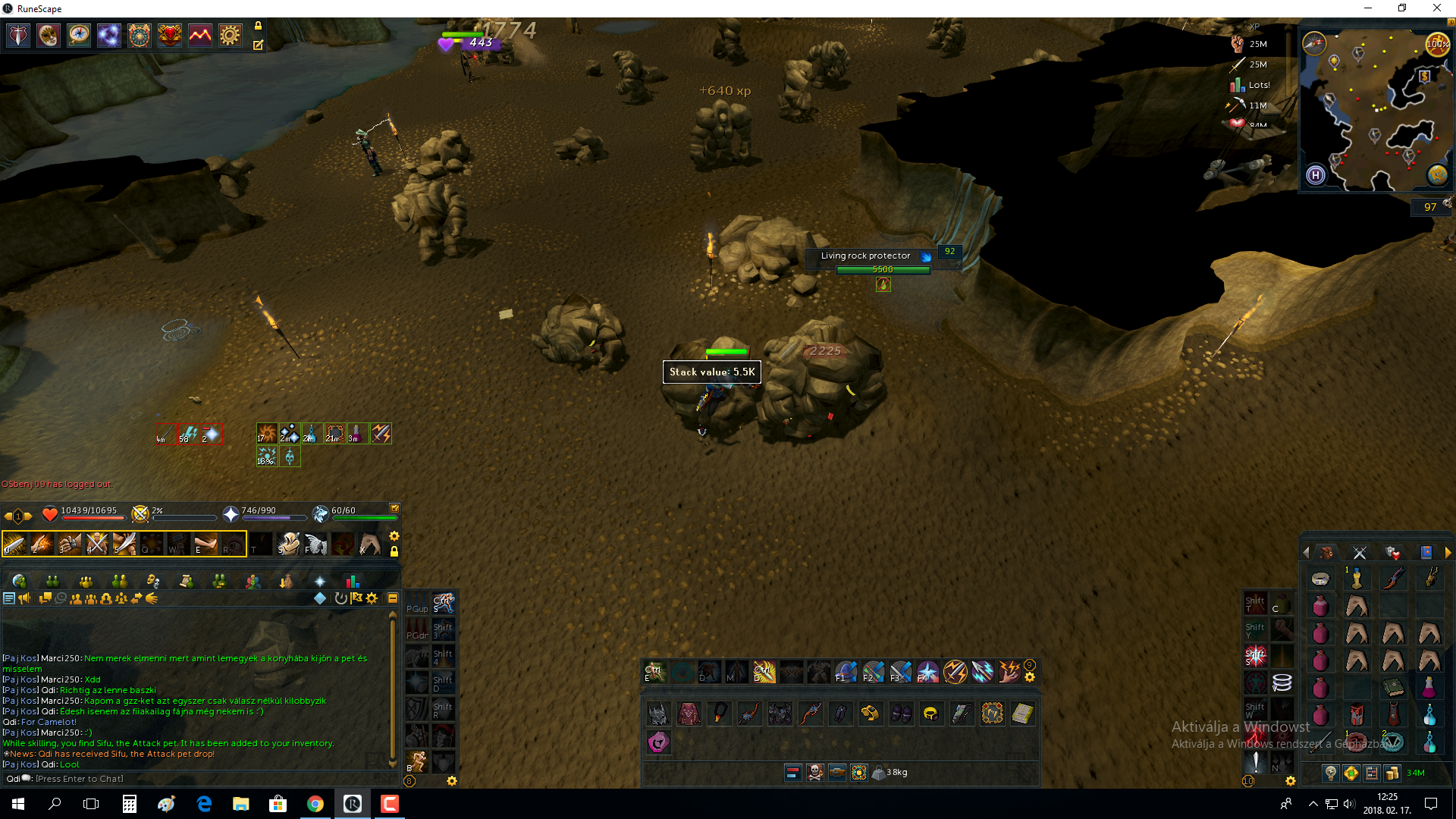Open the compass Adventures ribbon icon
This screenshot has width=1456, height=819.
point(79,36)
